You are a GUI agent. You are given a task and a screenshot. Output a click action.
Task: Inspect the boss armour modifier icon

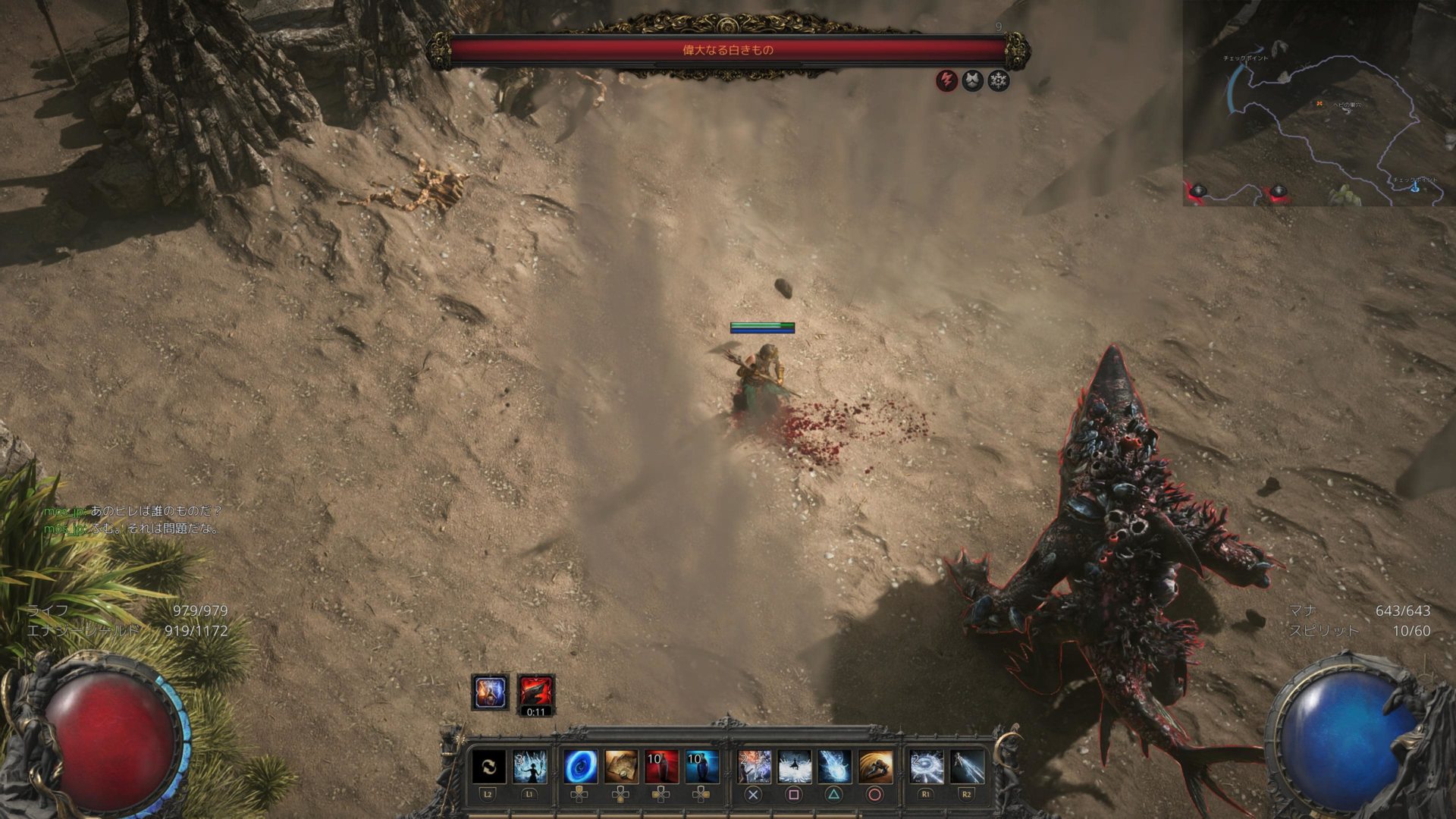pyautogui.click(x=973, y=80)
